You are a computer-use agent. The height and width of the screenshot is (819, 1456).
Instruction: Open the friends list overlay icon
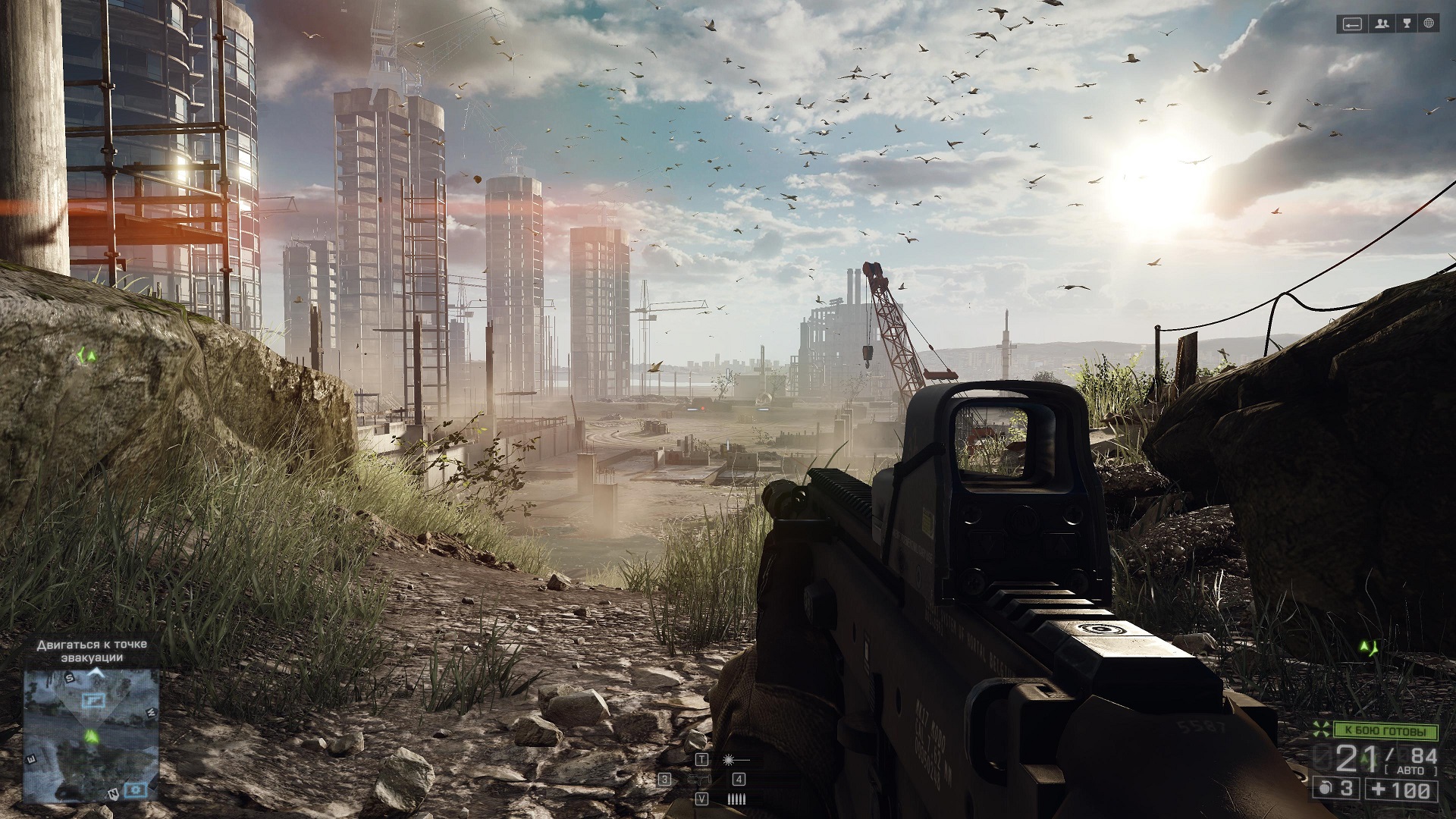1382,24
